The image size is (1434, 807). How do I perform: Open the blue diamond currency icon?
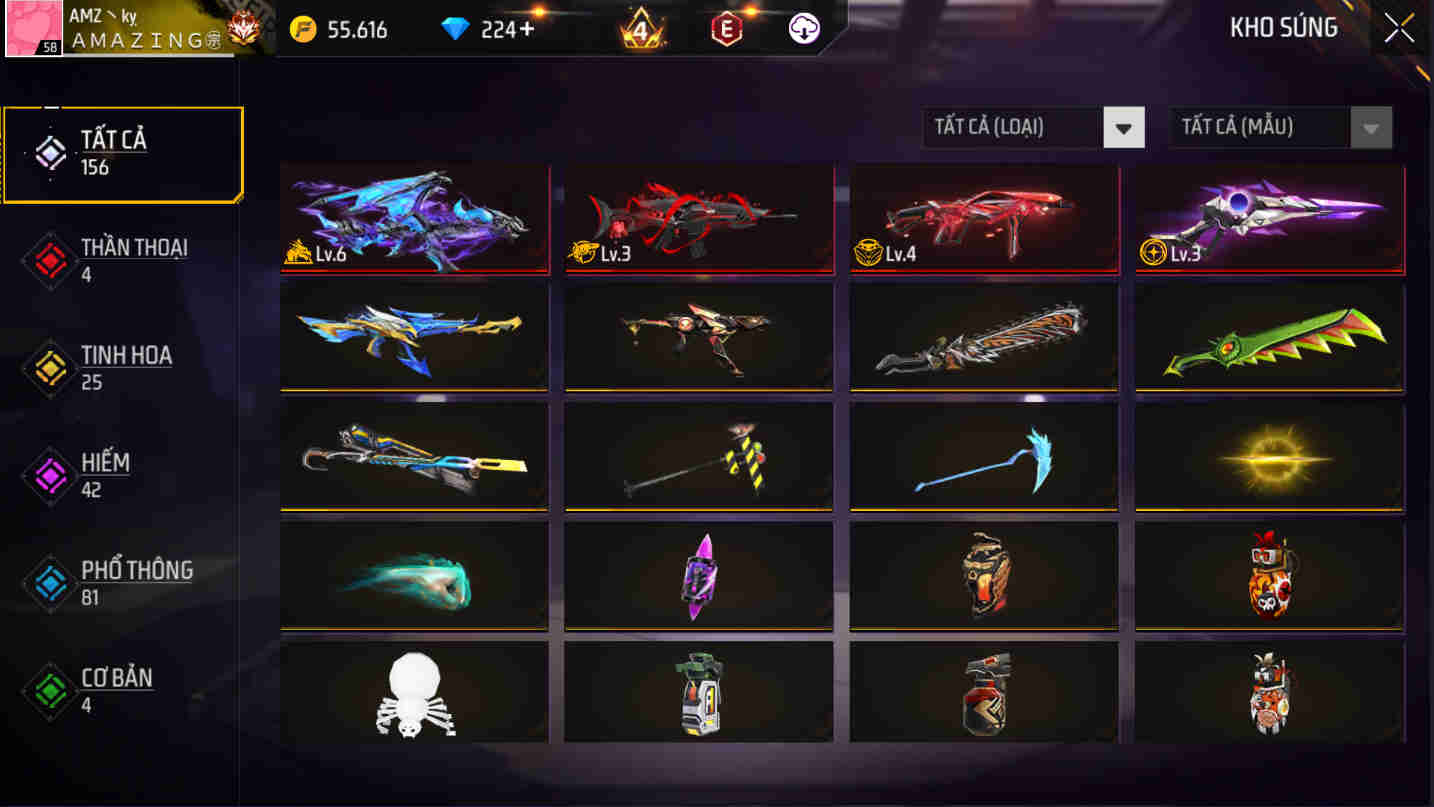(452, 29)
